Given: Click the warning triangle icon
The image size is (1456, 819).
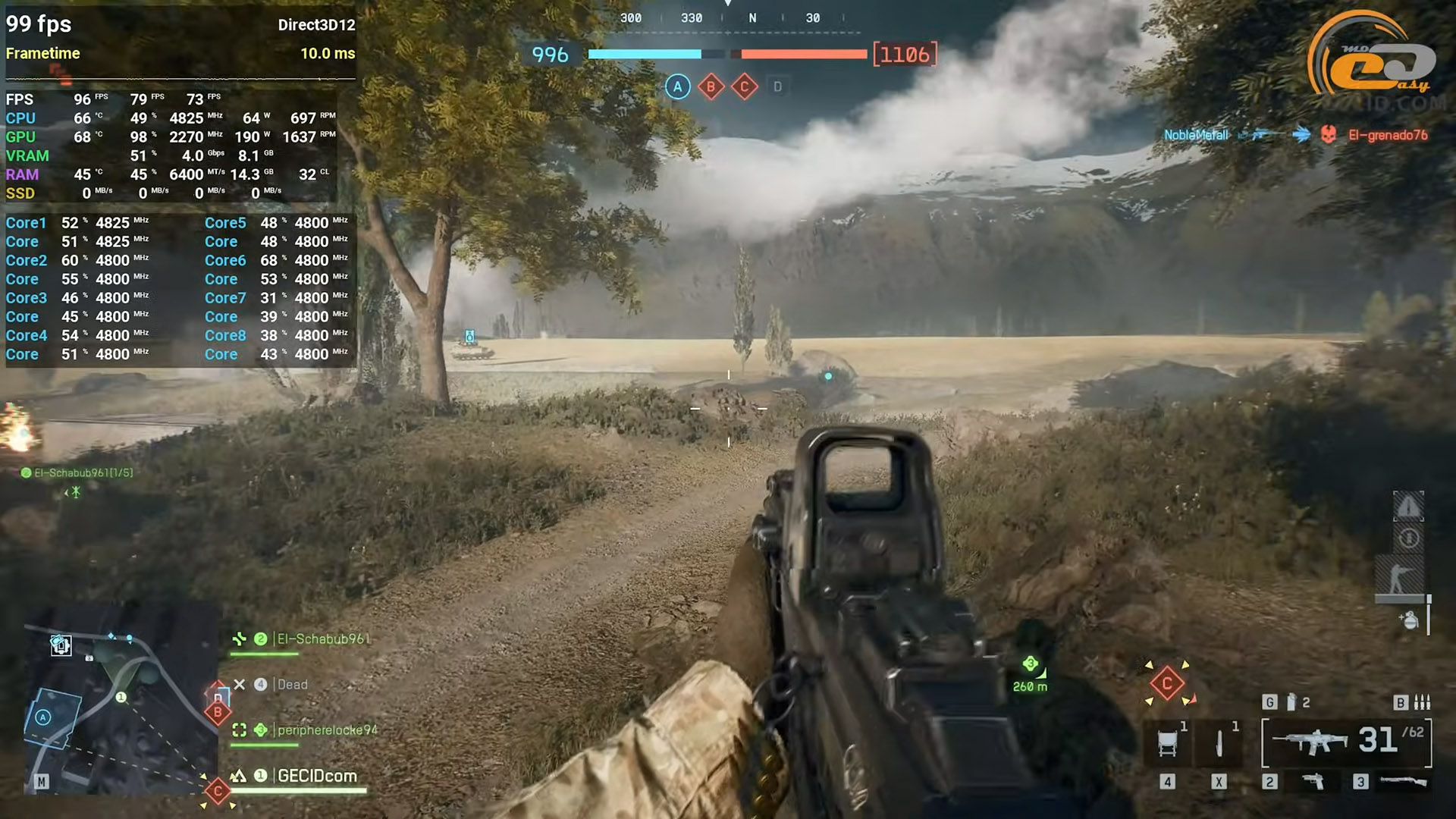Looking at the screenshot, I should coord(1408,507).
